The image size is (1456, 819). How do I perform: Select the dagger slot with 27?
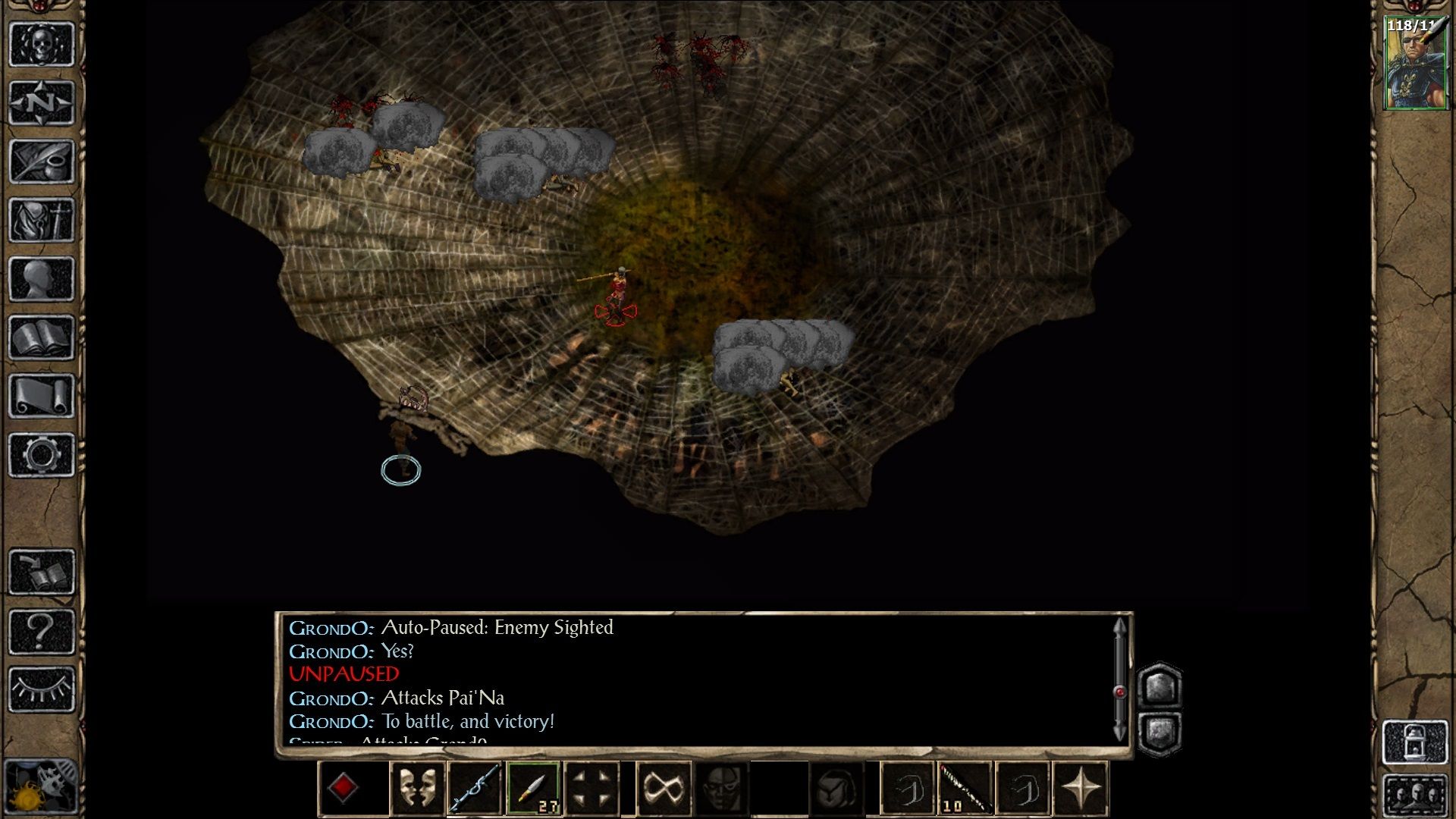[534, 788]
